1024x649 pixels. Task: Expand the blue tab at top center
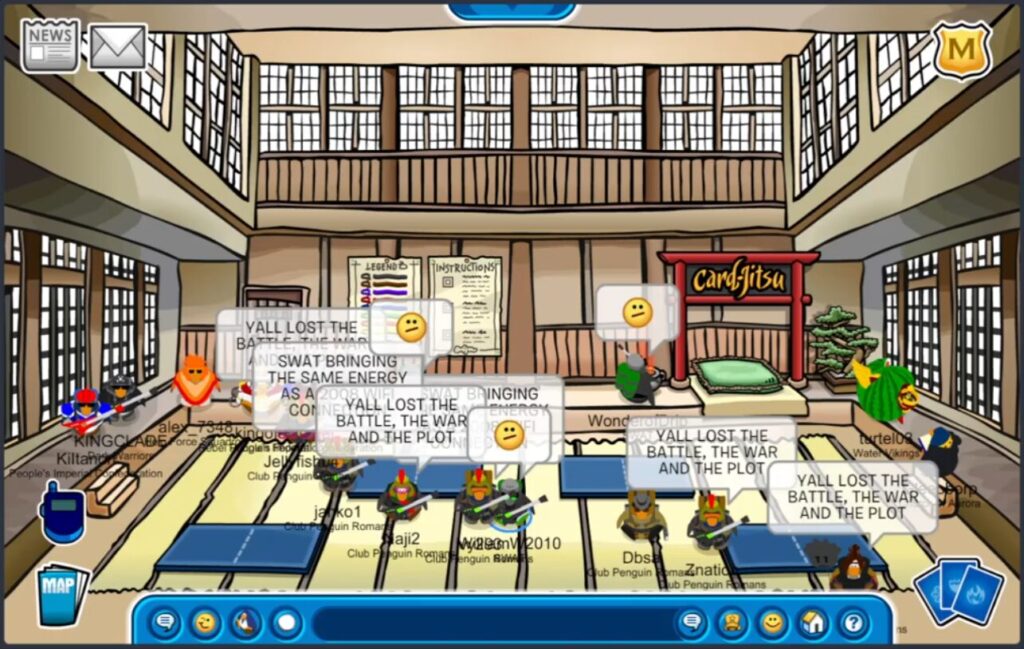pyautogui.click(x=512, y=10)
